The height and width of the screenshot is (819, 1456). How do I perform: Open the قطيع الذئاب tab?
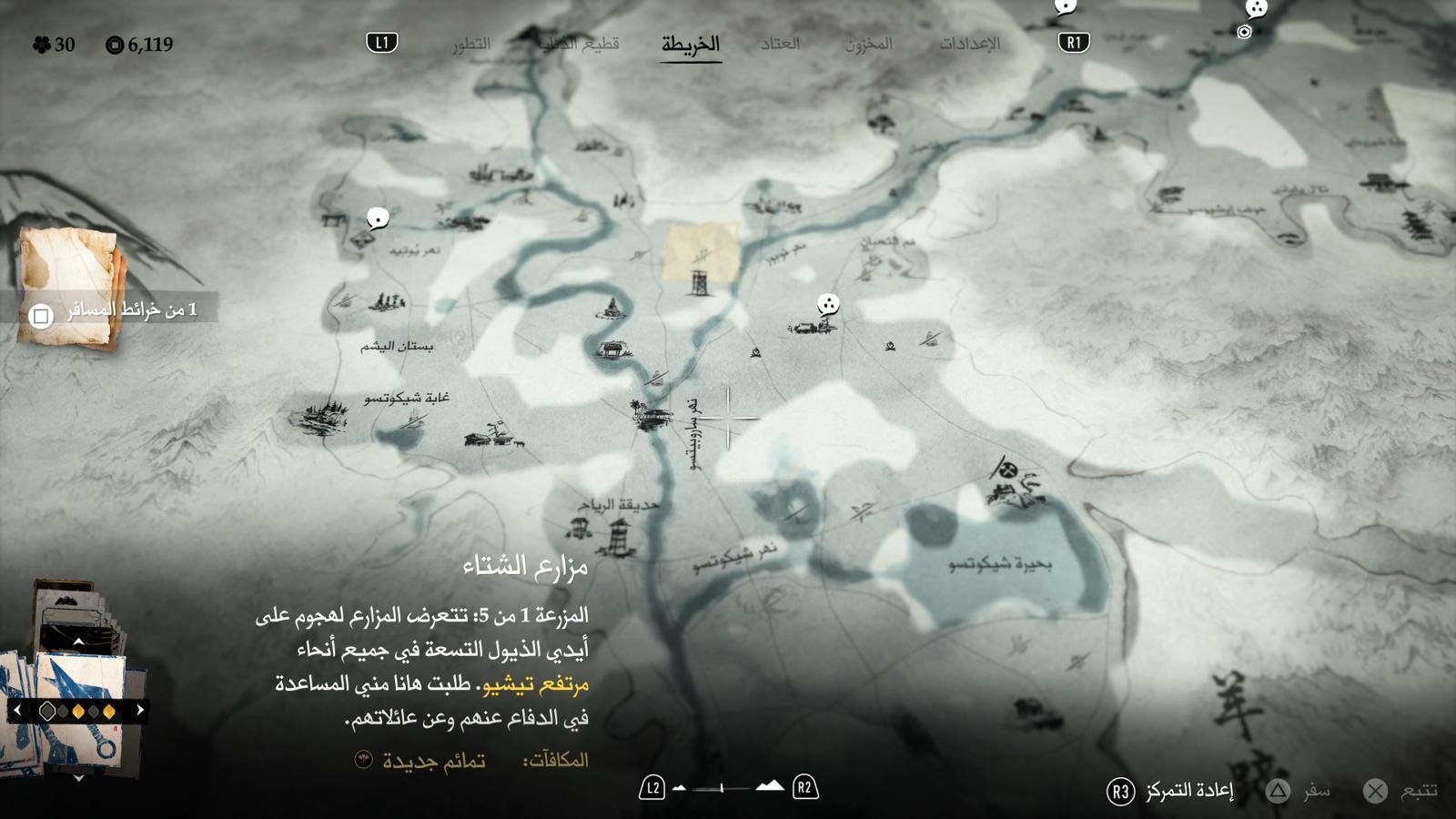tap(579, 44)
